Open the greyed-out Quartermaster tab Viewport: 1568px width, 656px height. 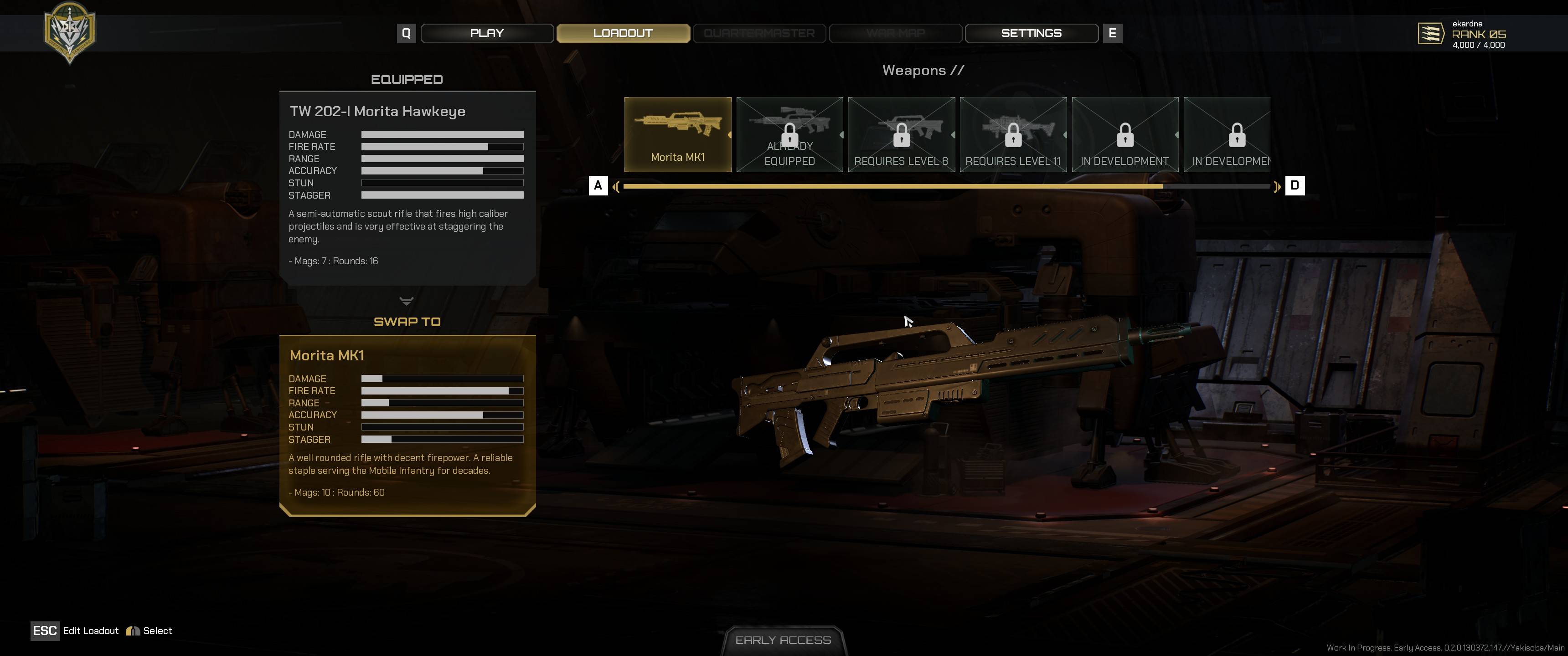tap(759, 33)
